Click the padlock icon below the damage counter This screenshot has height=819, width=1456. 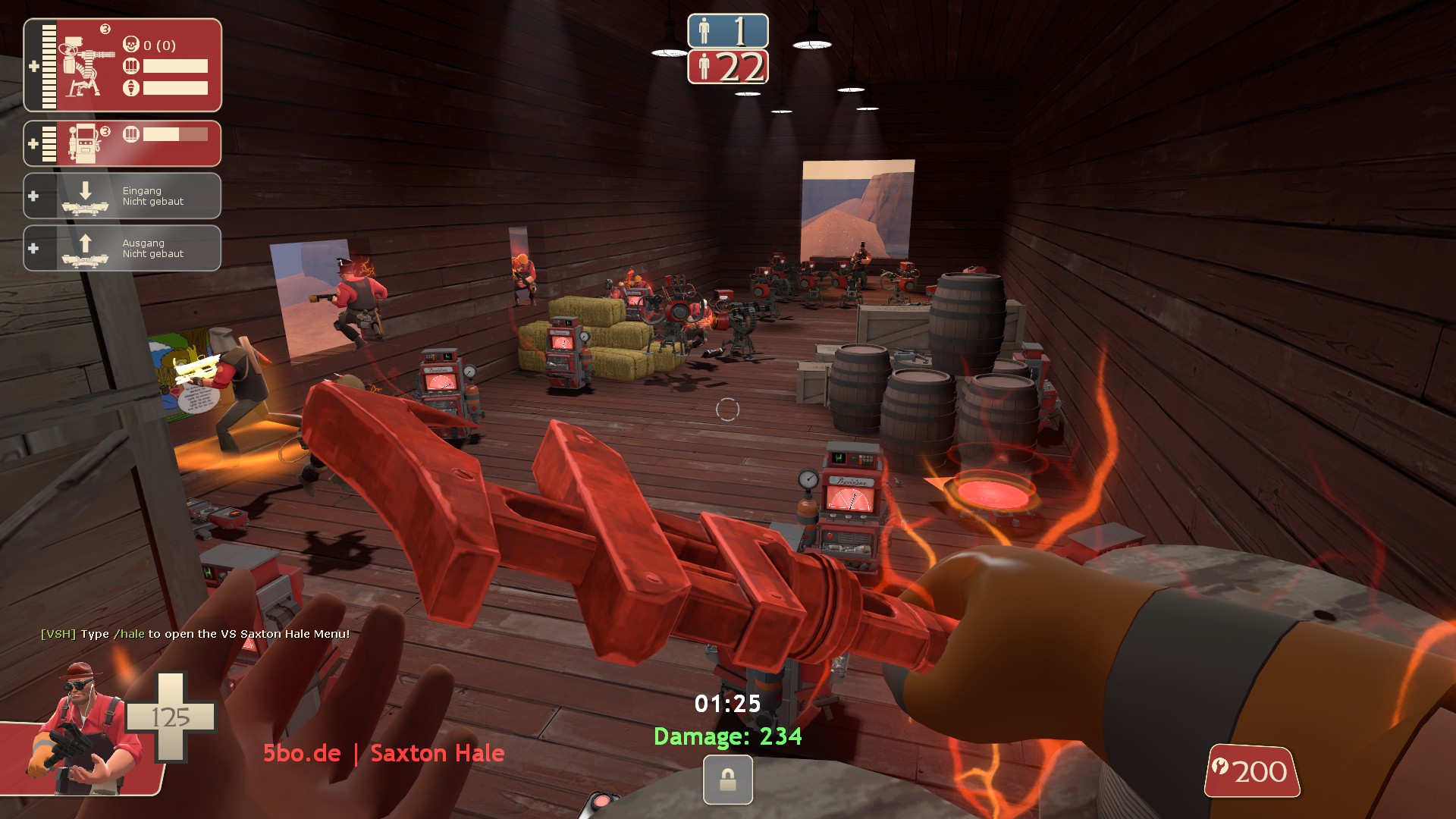coord(727,780)
